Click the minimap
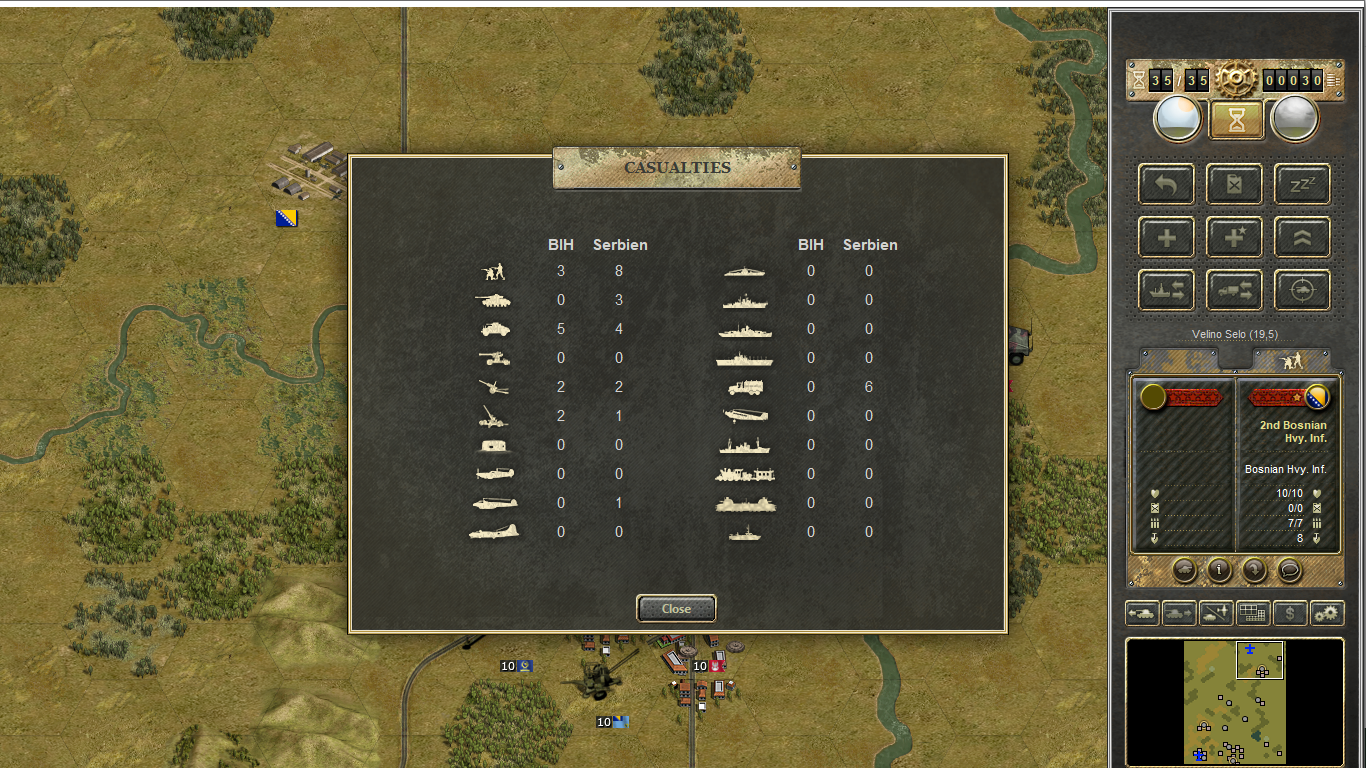Viewport: 1366px width, 768px height. point(1234,702)
